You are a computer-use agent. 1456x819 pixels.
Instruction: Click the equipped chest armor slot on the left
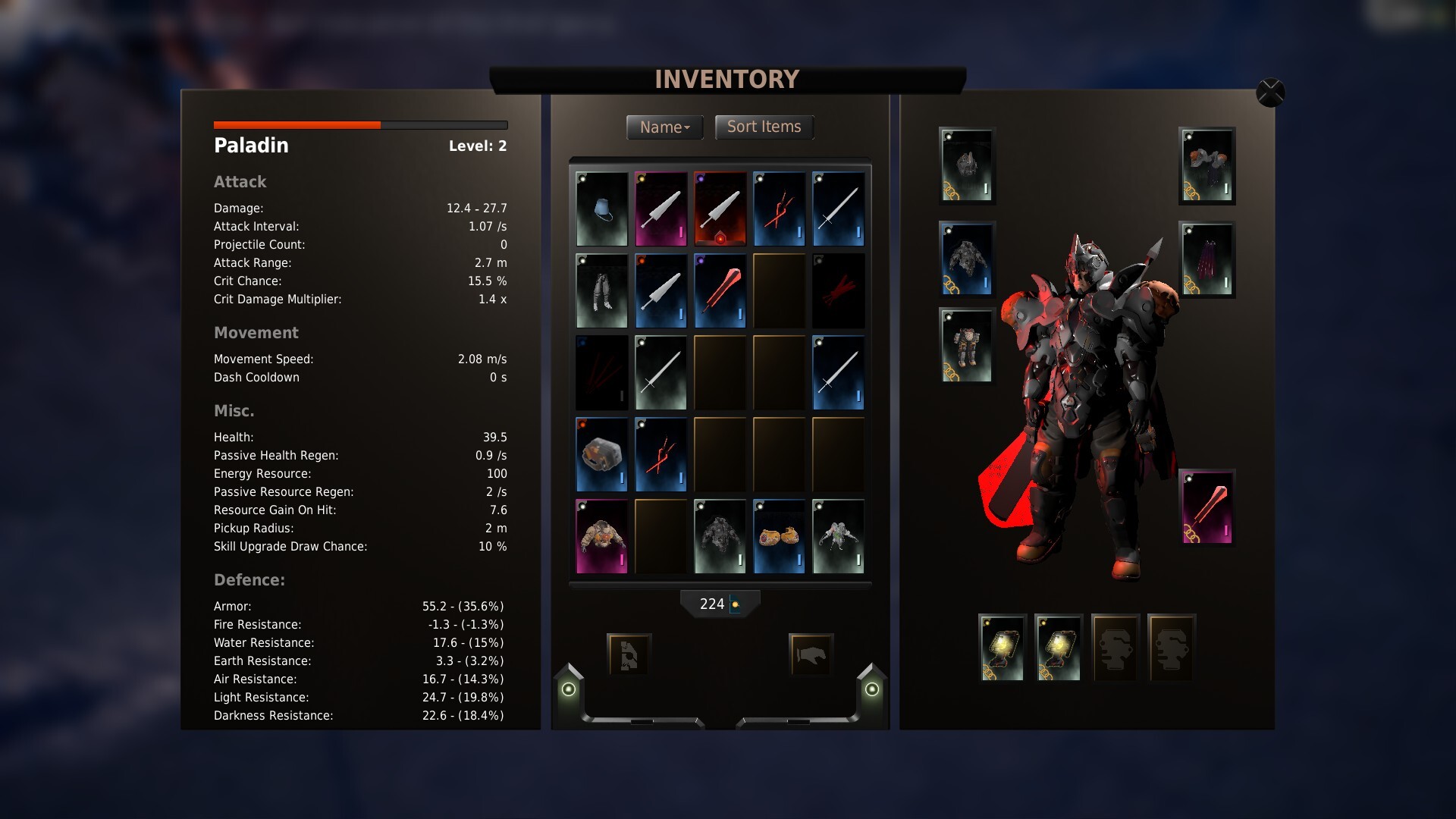966,260
